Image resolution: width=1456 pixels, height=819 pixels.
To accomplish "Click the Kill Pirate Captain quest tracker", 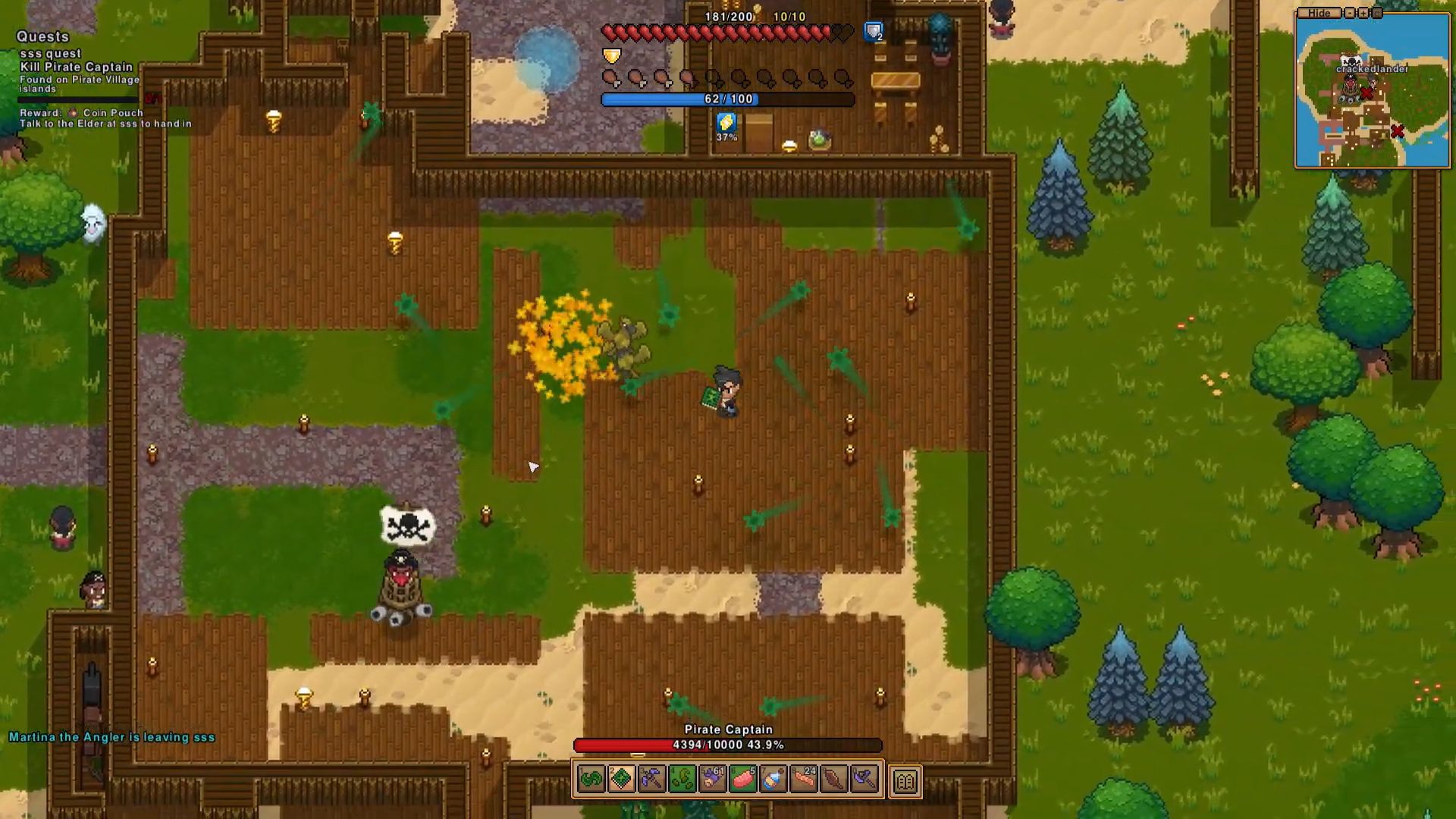I will (76, 67).
